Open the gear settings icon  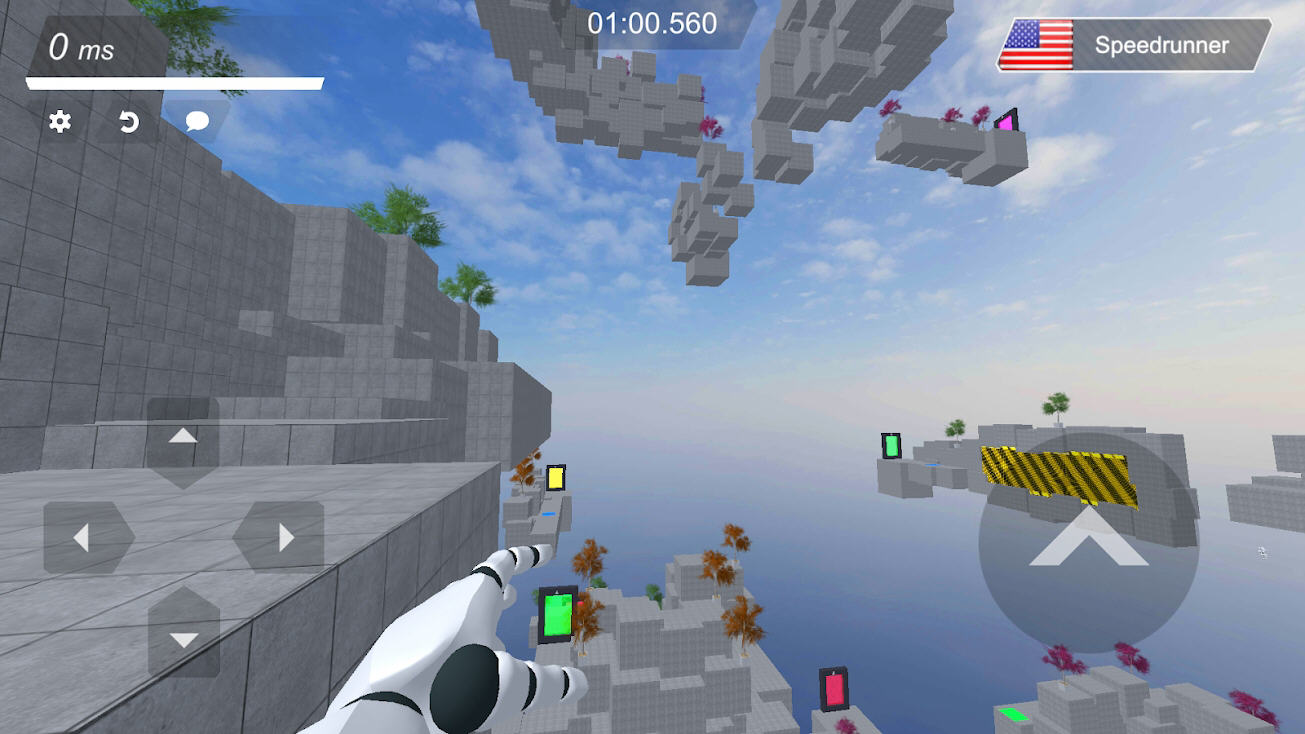click(x=60, y=122)
